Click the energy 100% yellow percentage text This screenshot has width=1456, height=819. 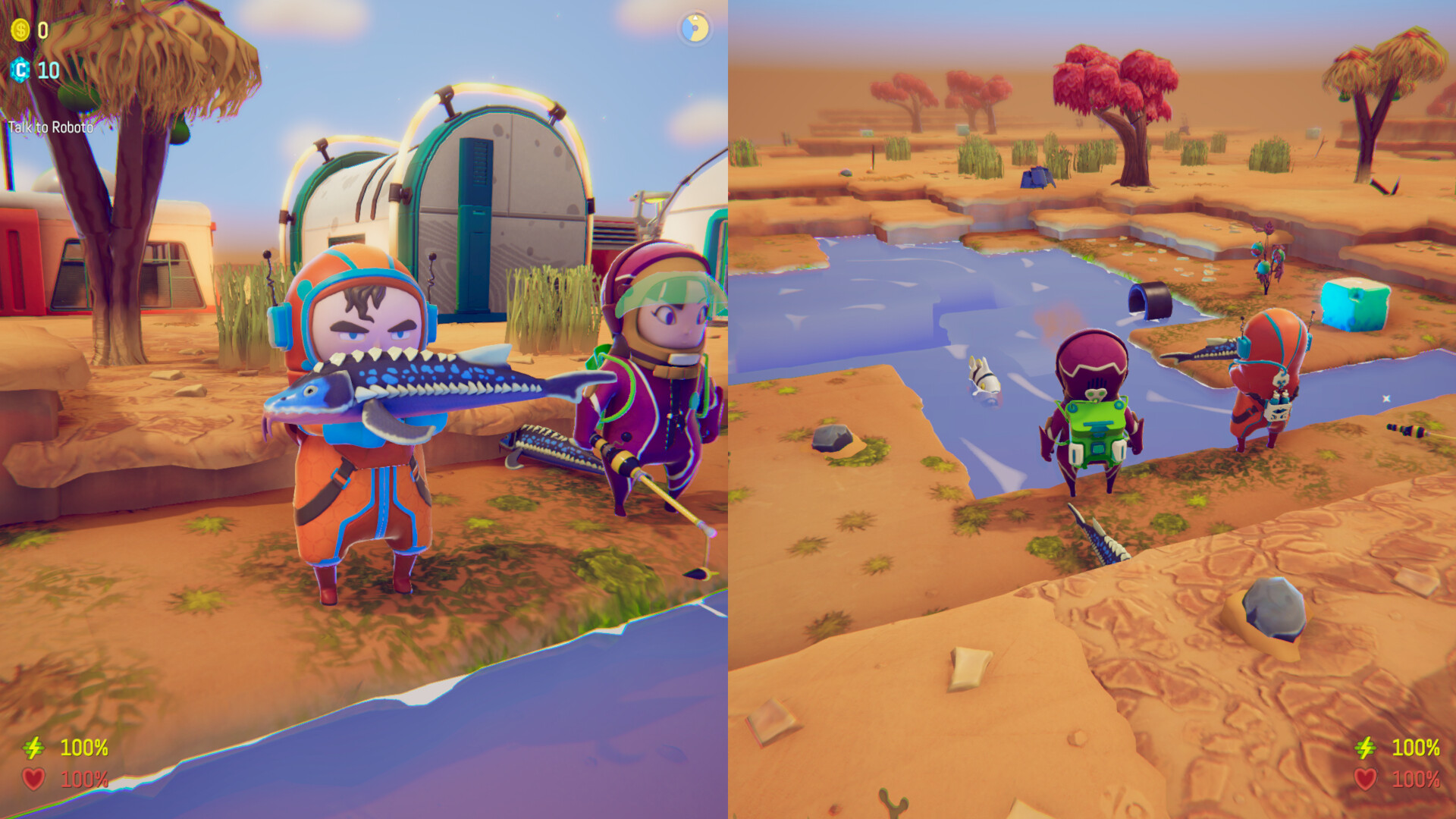point(83,747)
